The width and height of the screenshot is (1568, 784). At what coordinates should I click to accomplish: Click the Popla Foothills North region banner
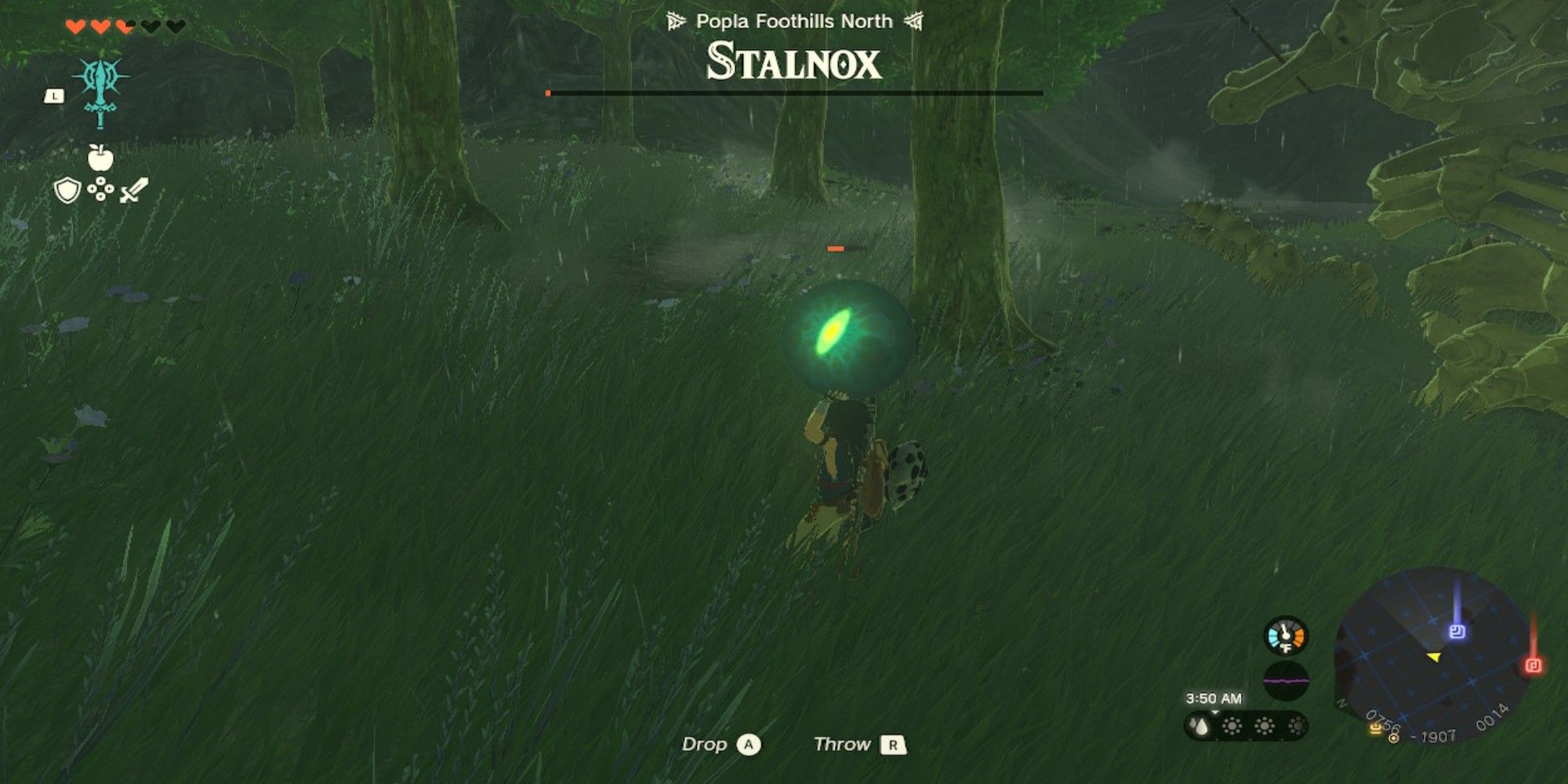click(794, 22)
